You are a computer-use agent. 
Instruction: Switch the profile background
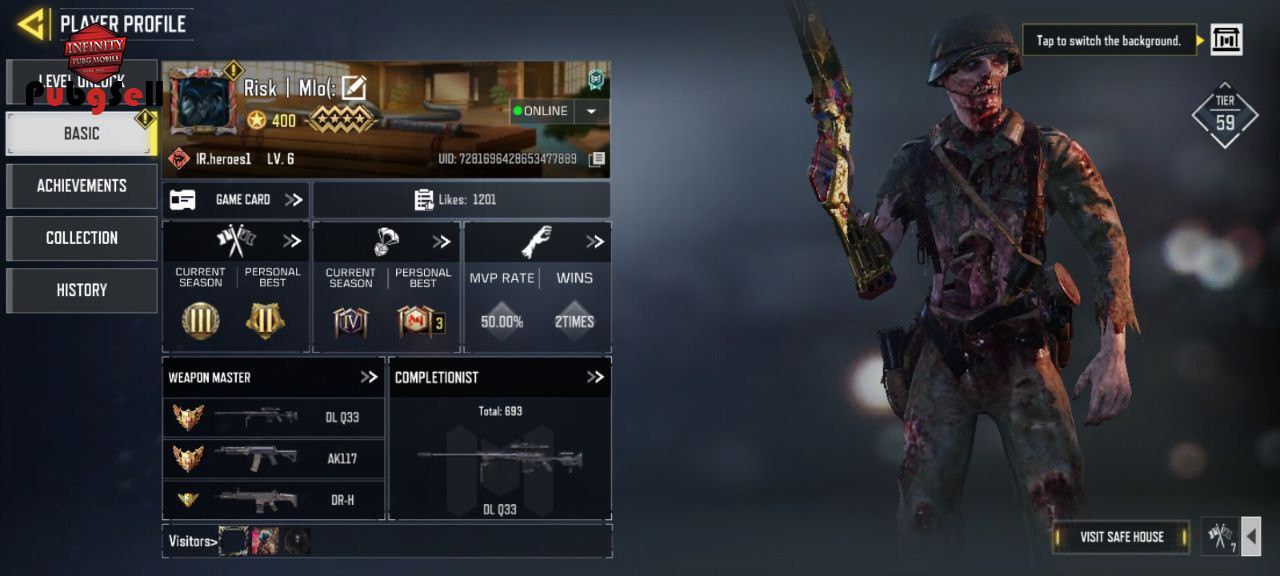click(x=1226, y=40)
